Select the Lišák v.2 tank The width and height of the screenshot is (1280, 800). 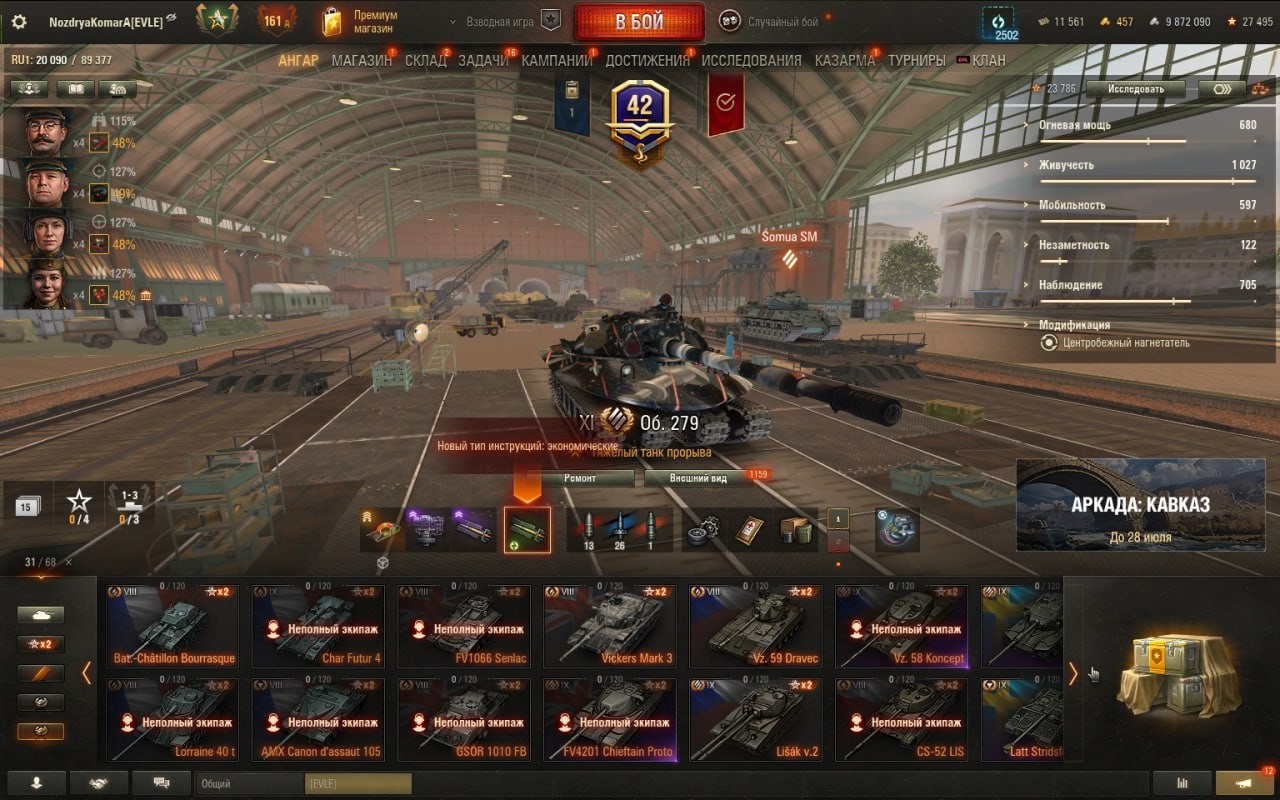point(756,719)
